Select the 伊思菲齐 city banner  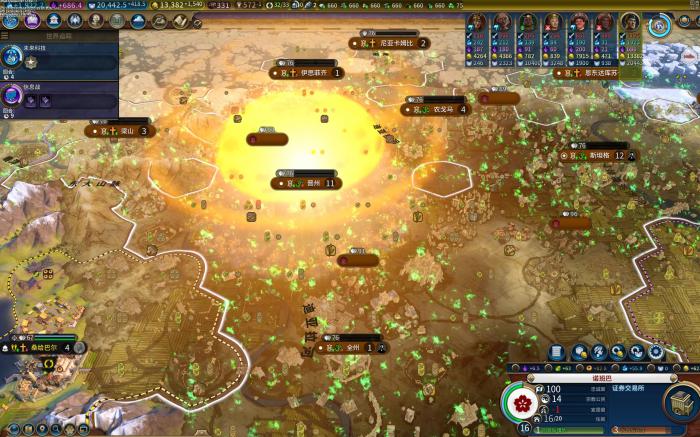(308, 72)
